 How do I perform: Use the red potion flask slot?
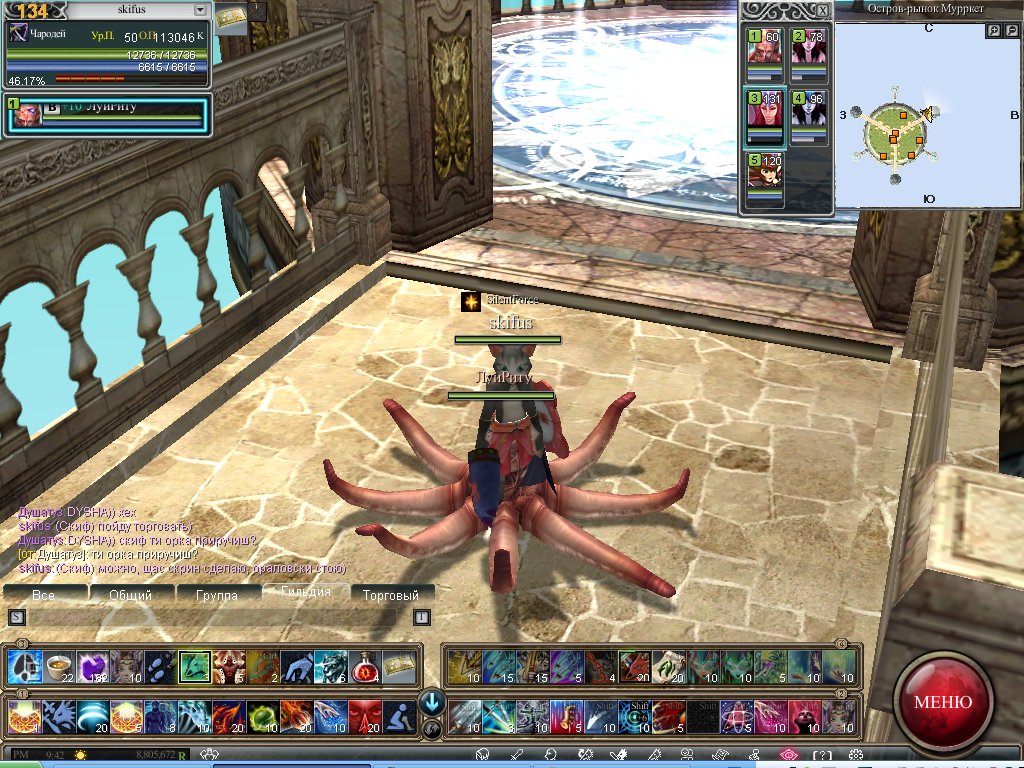point(364,667)
